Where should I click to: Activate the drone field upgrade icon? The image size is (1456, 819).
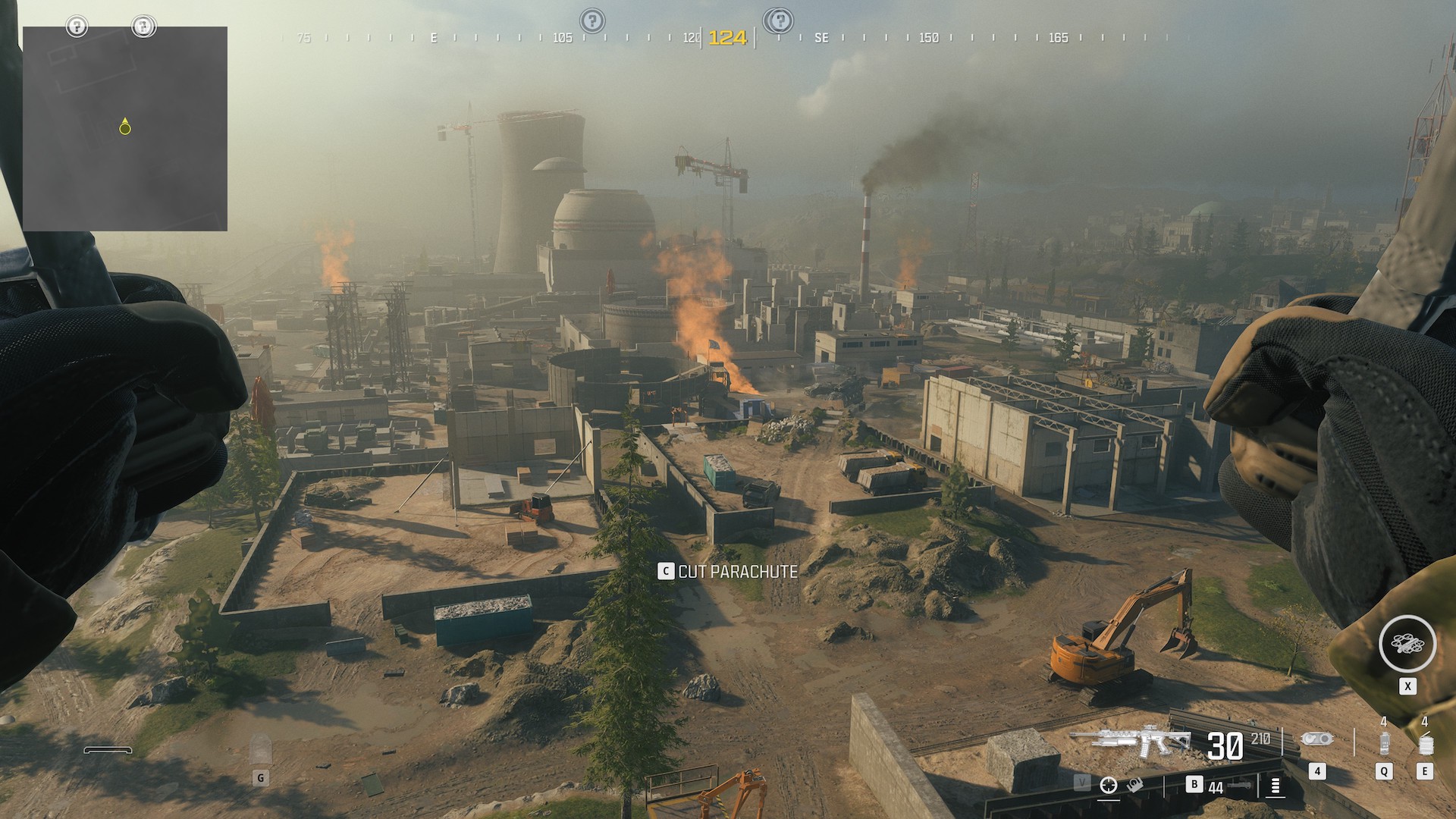[x=1407, y=644]
